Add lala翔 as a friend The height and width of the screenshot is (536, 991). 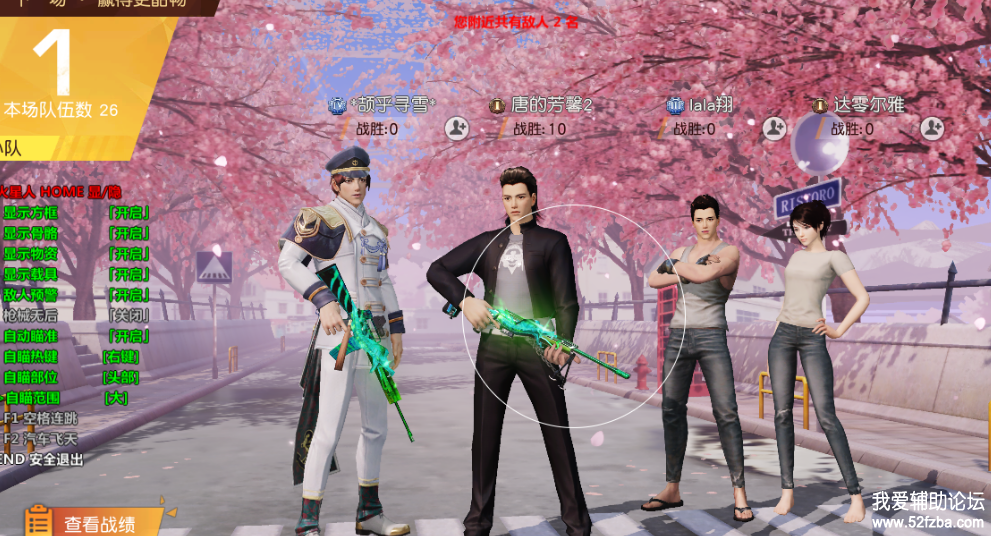(x=774, y=128)
